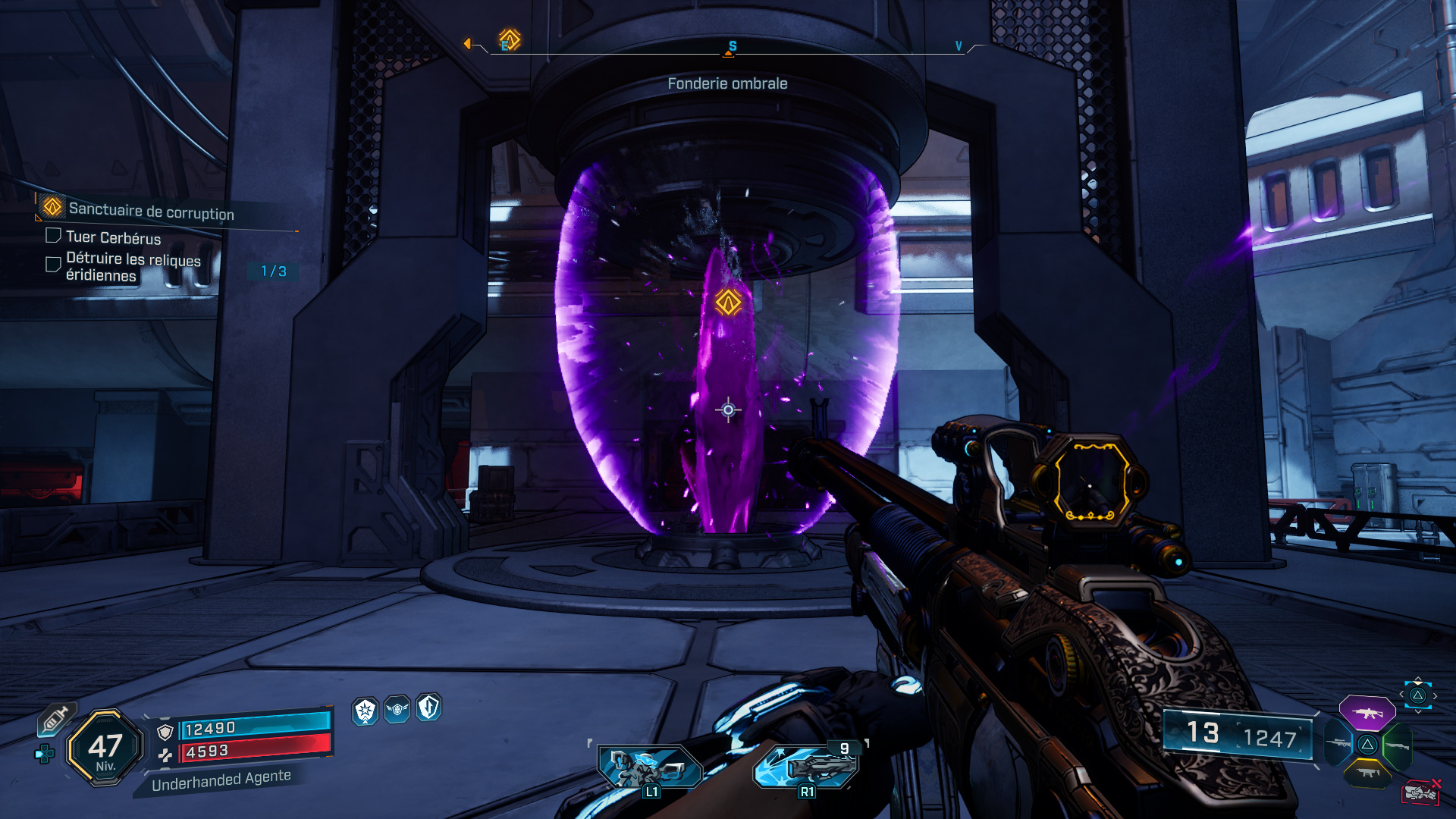
Task: Activate the action skill icon with the gunner
Action: (649, 767)
